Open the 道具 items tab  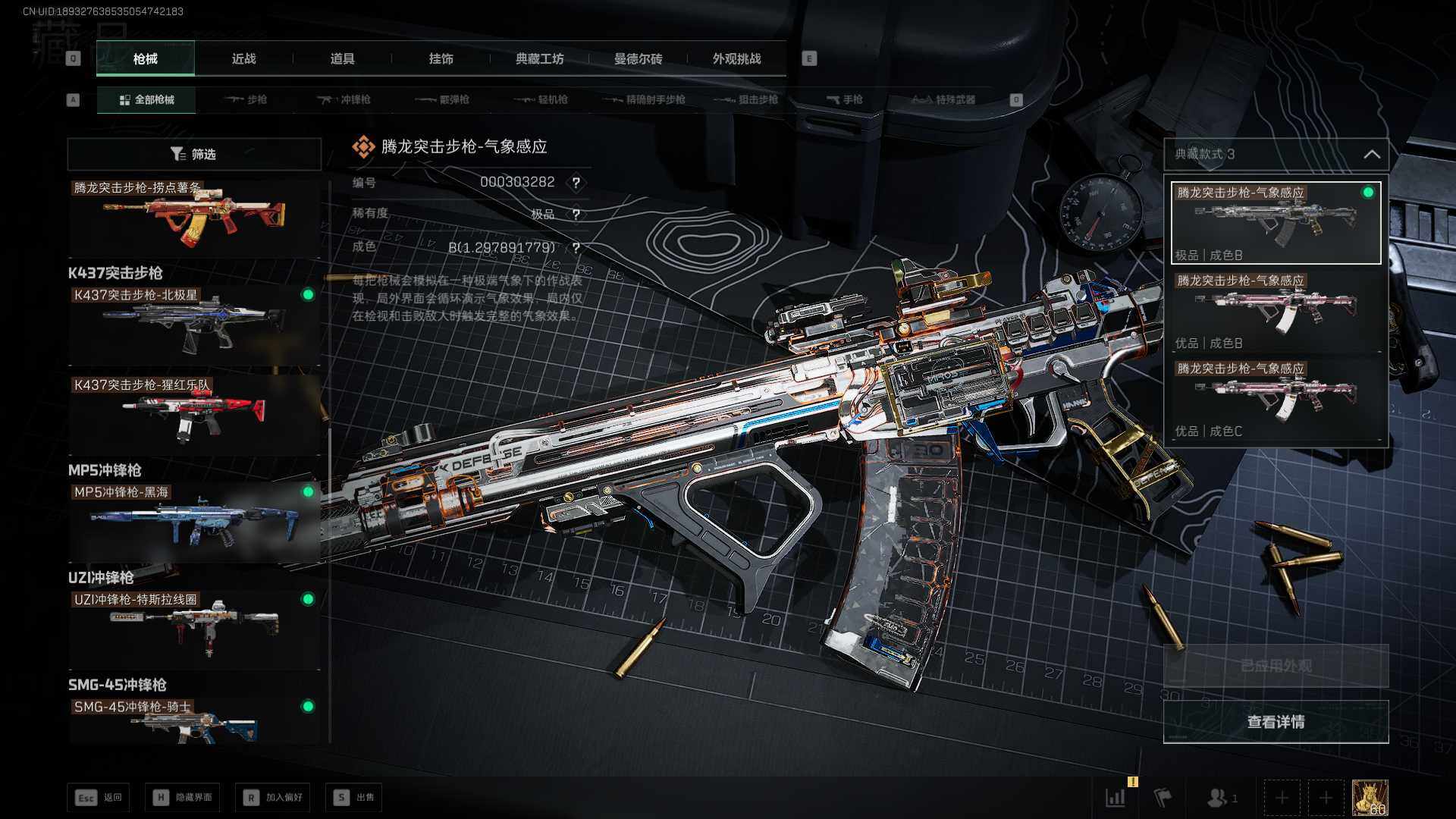tap(342, 58)
